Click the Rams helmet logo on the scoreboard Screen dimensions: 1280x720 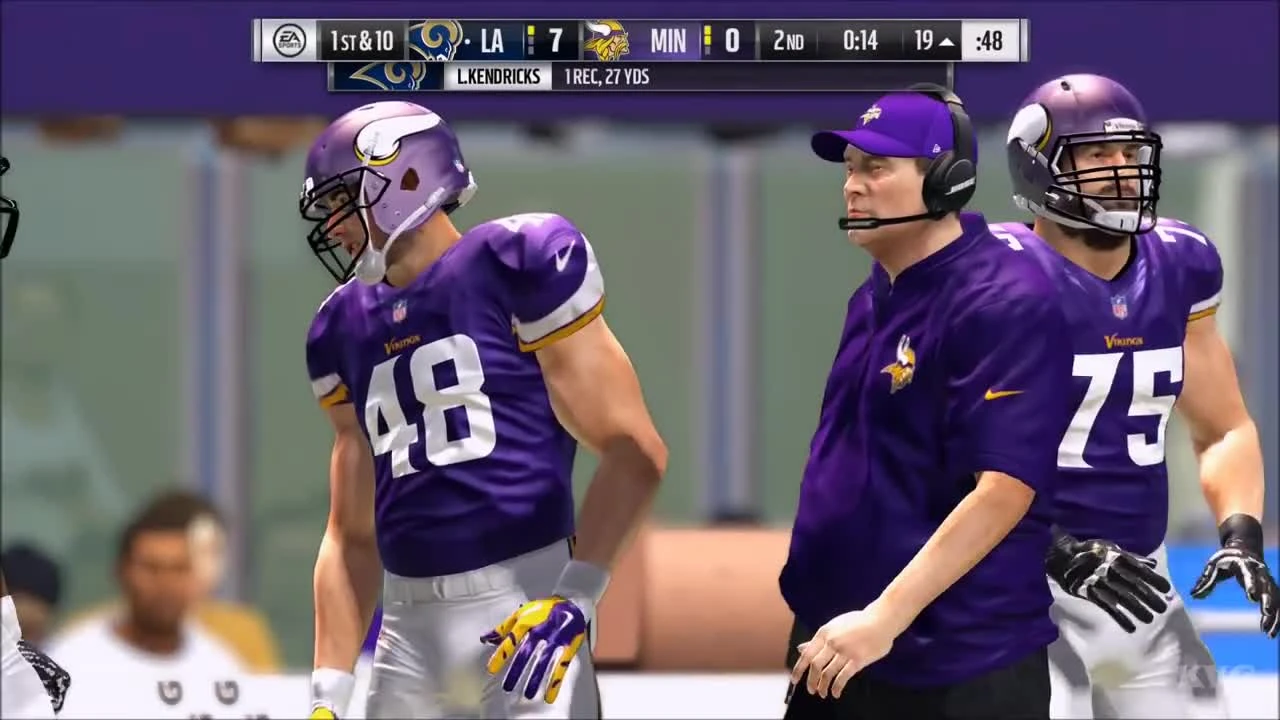coord(435,39)
